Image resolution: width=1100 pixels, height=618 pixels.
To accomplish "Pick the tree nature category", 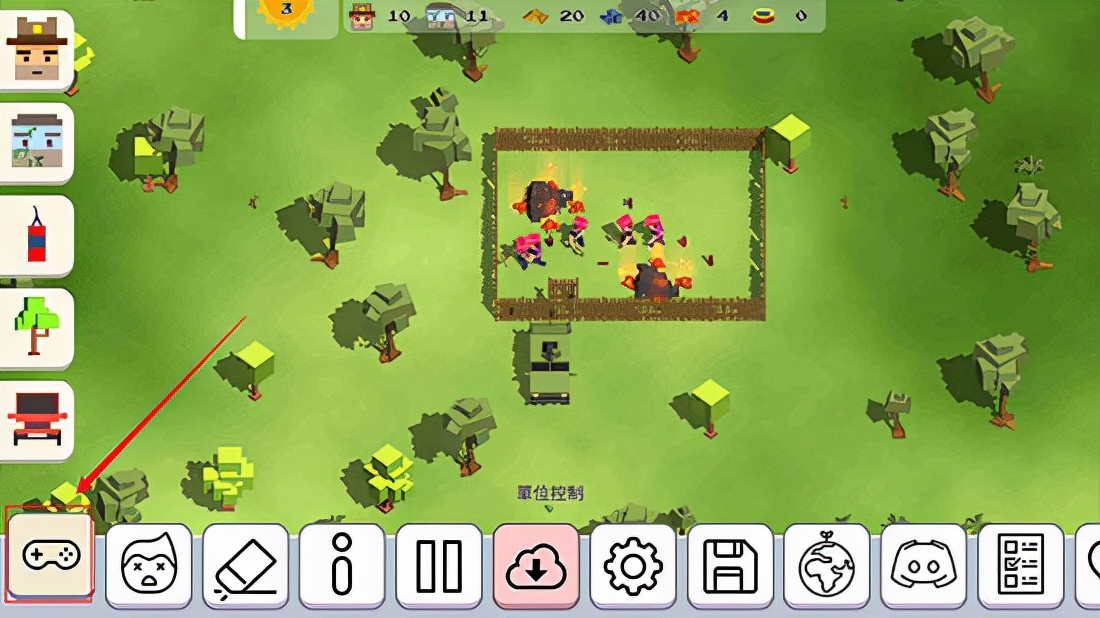I will pos(37,328).
